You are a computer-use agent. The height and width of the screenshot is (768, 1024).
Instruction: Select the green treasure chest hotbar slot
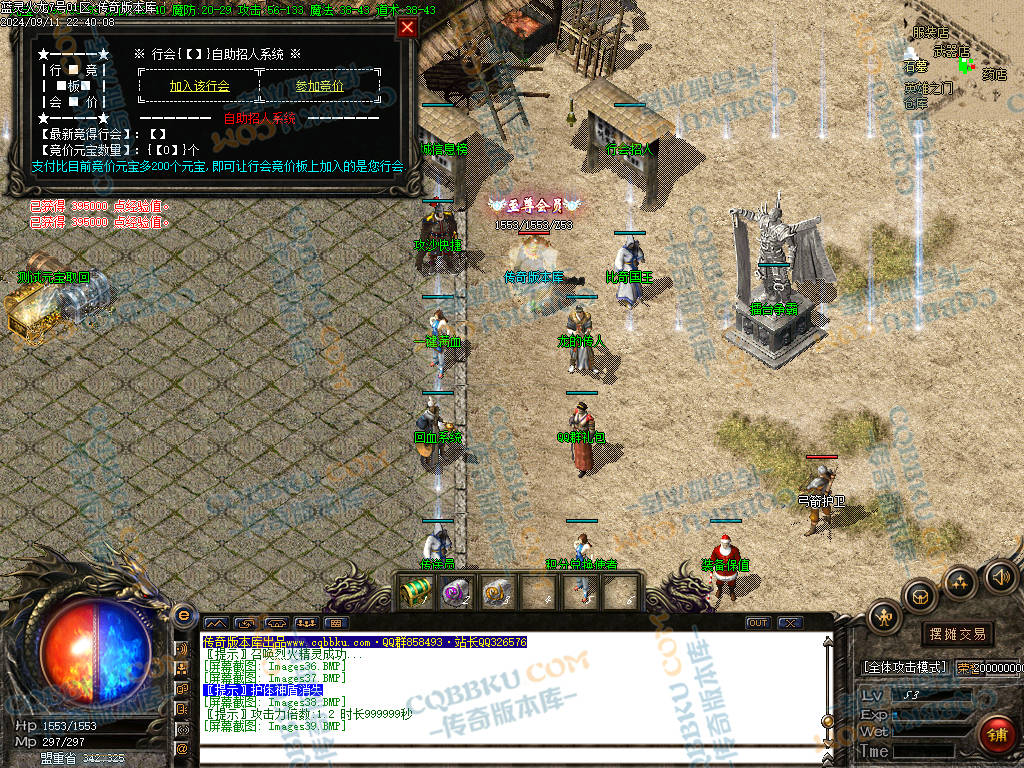[x=415, y=592]
